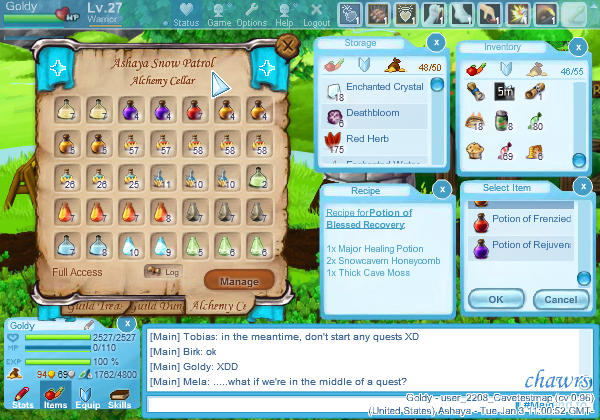The height and width of the screenshot is (420, 600).
Task: Cancel the Select Item dialog
Action: click(561, 298)
